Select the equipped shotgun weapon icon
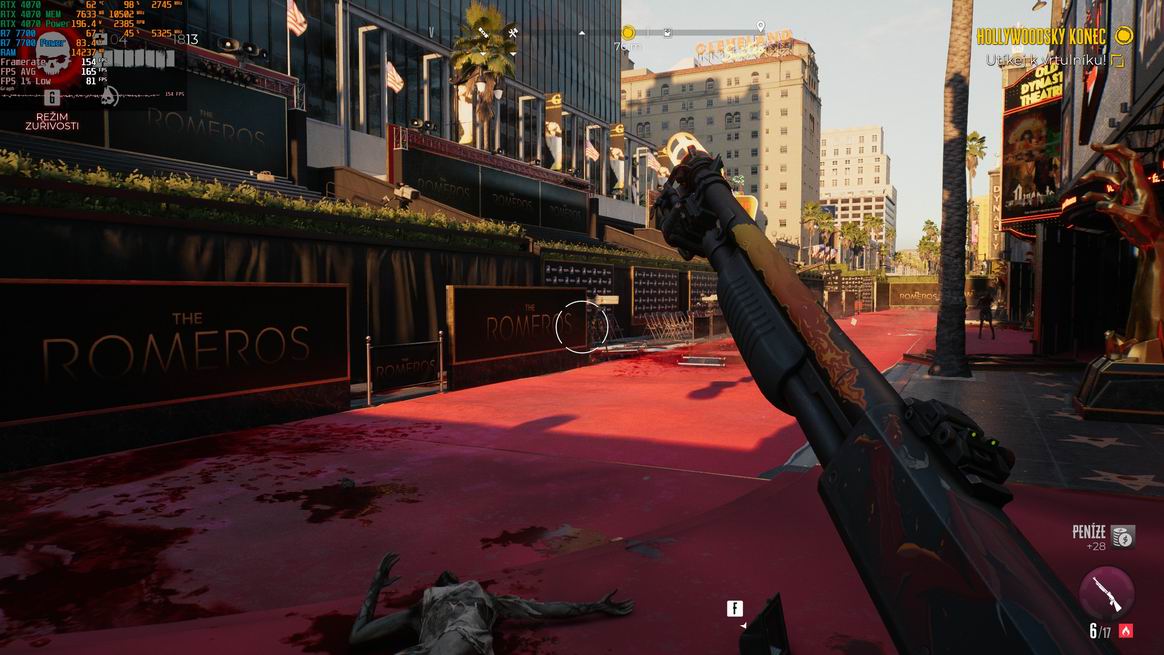This screenshot has width=1164, height=655. [x=1106, y=592]
